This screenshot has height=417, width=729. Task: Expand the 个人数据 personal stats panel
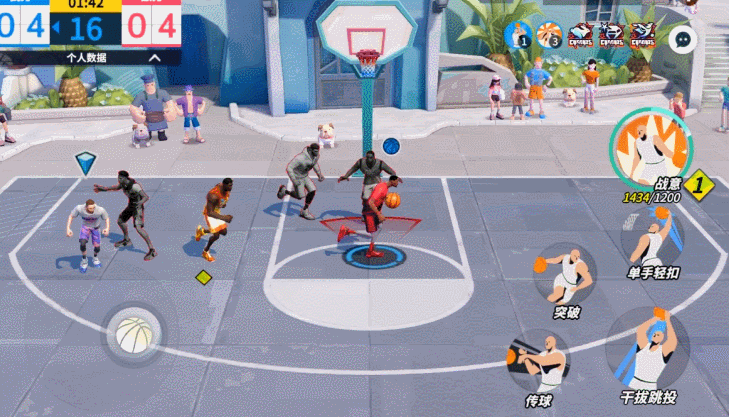point(154,58)
